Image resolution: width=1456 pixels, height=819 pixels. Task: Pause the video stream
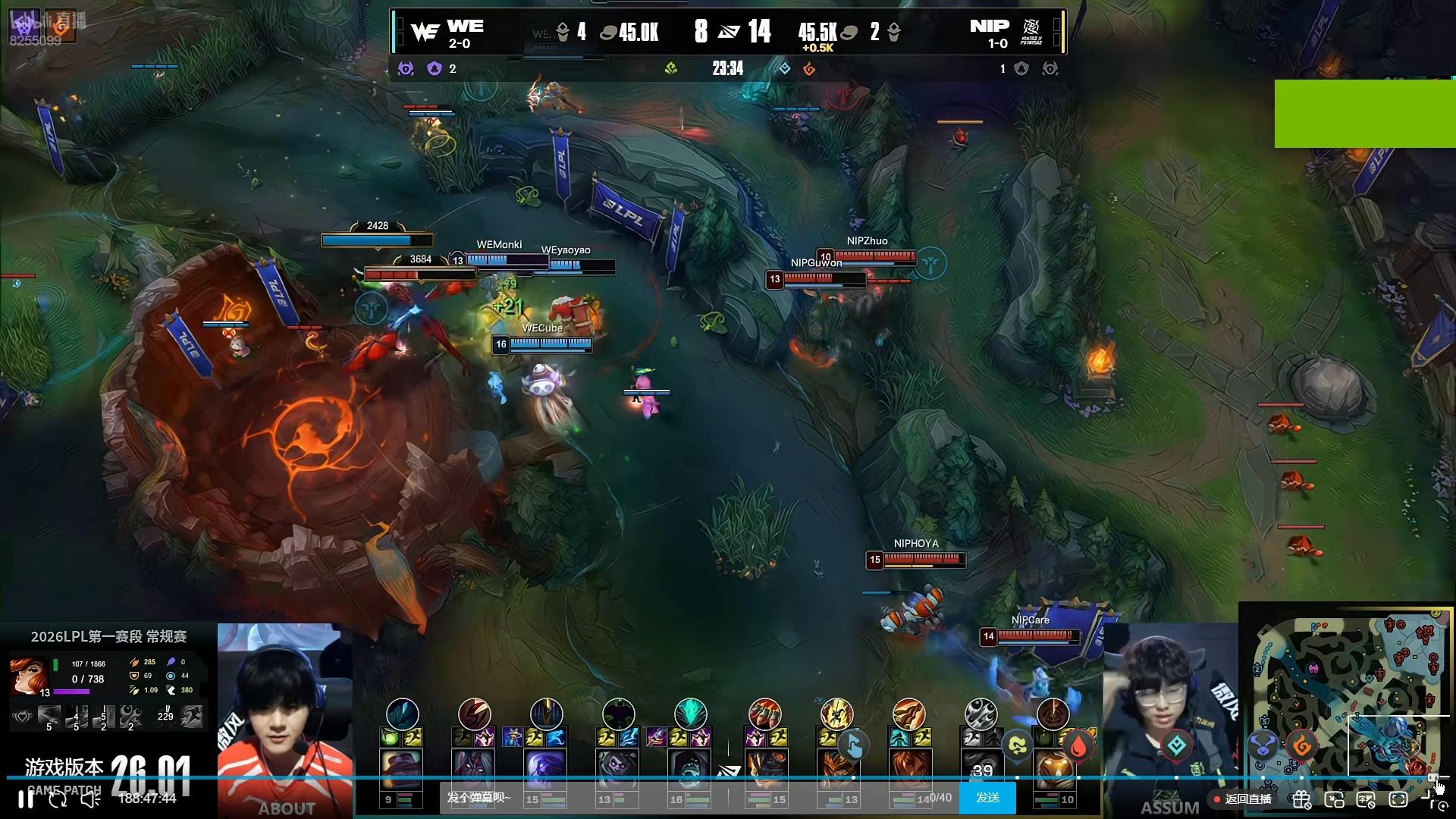click(x=26, y=799)
